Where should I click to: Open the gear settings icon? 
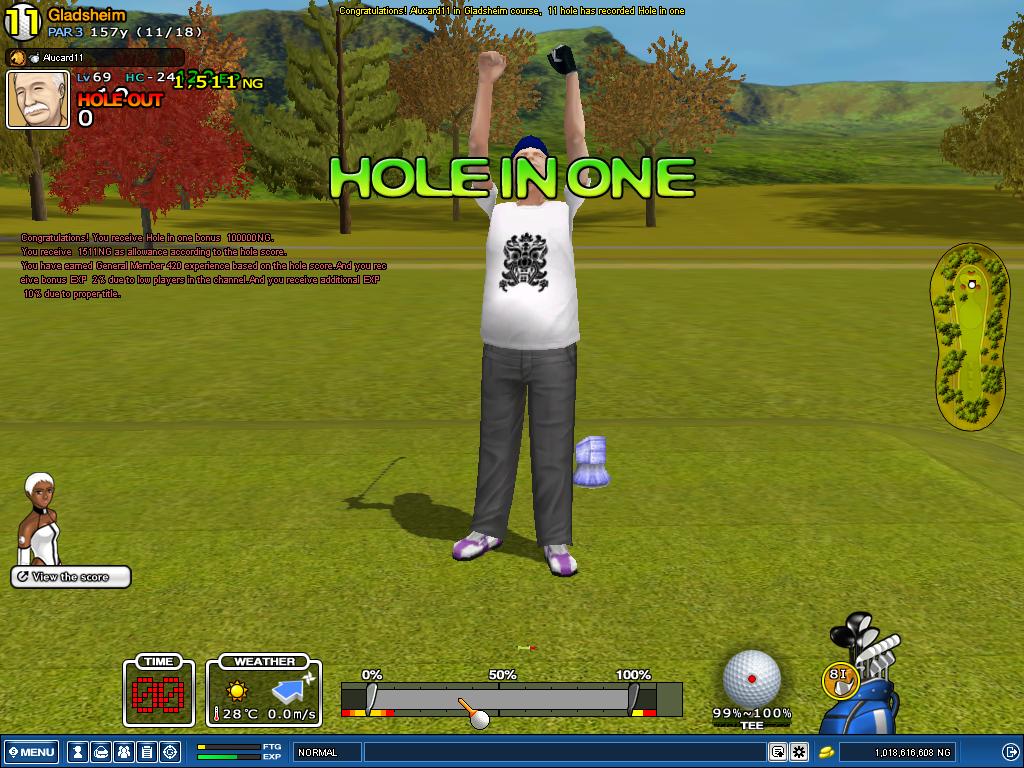coord(799,752)
